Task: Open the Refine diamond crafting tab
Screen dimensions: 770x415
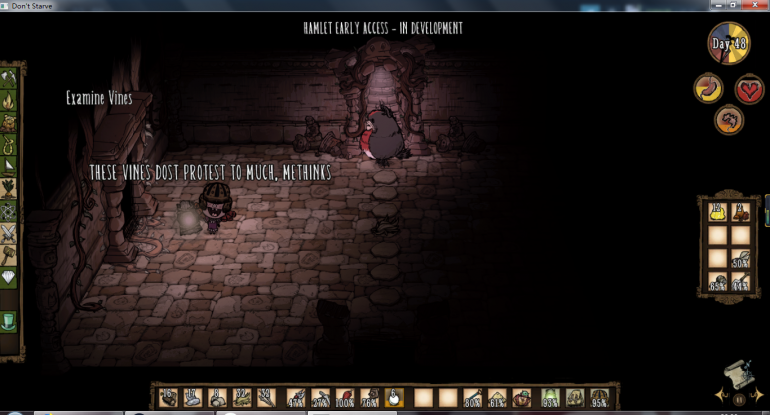Action: [x=10, y=277]
